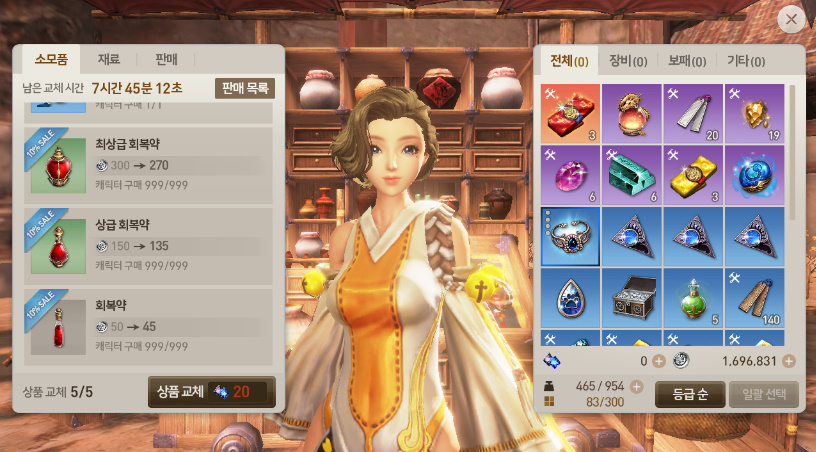
Task: Click the 상품 교체 button
Action: point(211,391)
